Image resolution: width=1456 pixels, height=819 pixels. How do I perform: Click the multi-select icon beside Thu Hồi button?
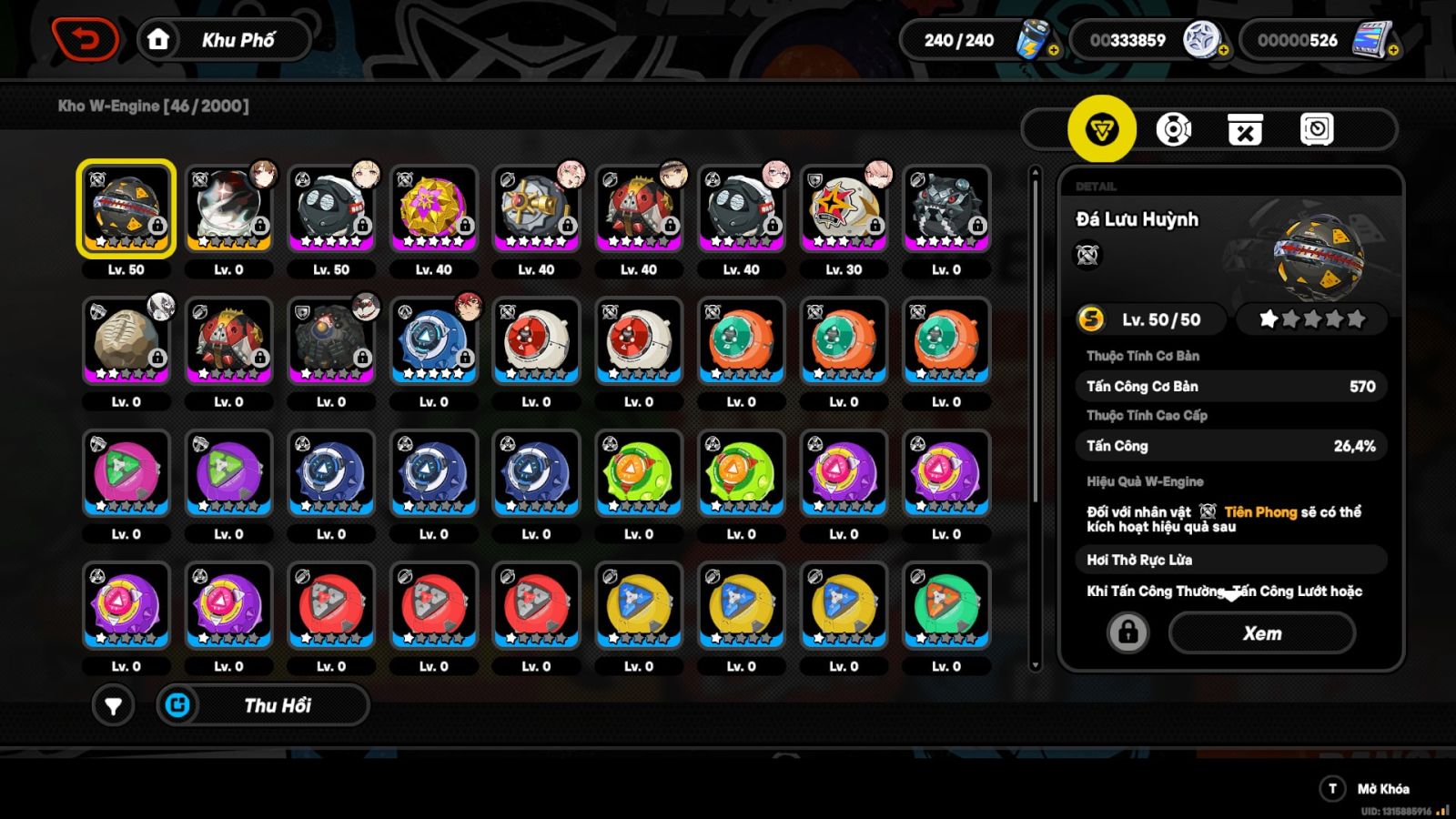click(179, 705)
